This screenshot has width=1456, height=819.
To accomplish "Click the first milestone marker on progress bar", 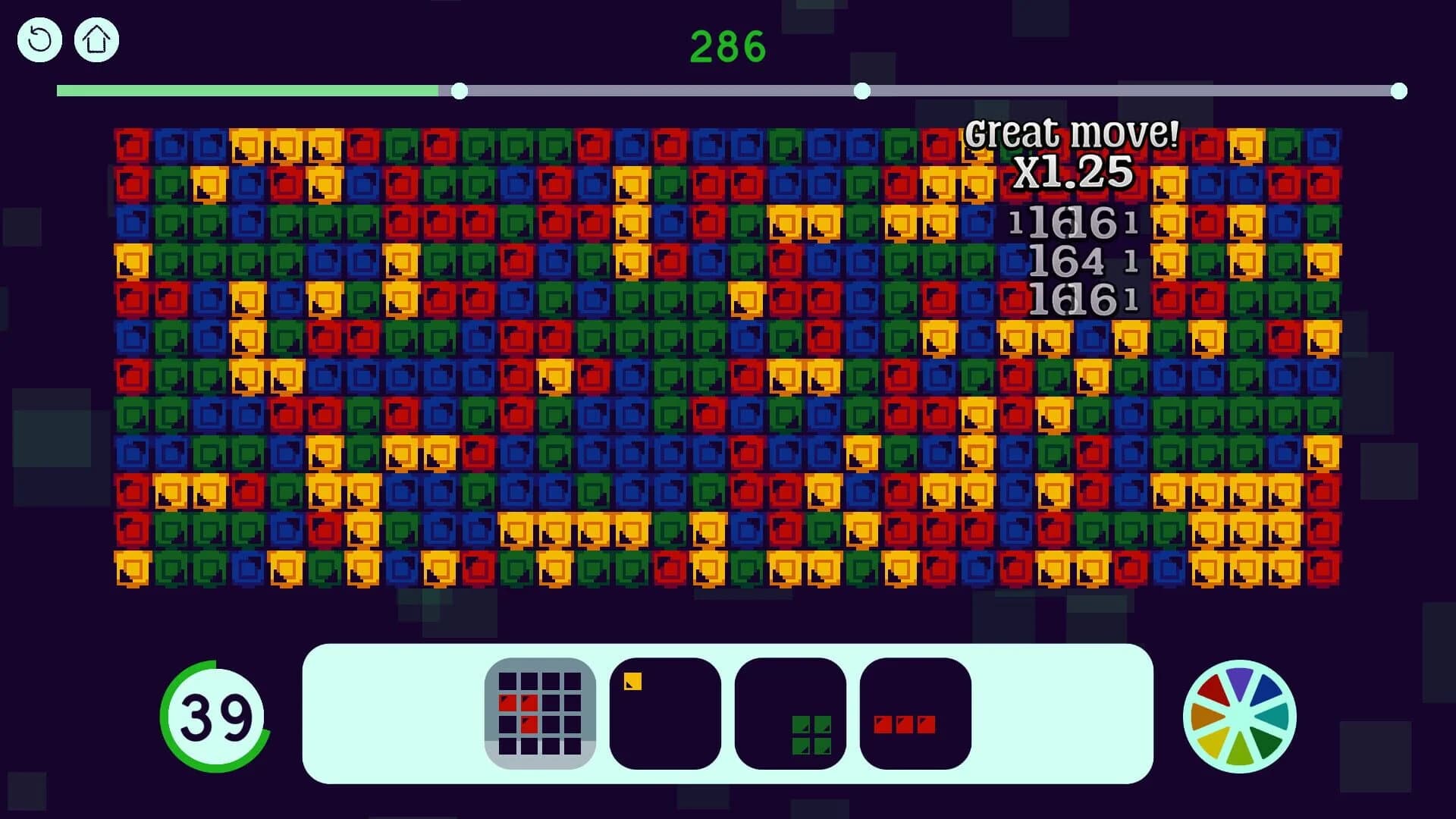I will pos(460,90).
